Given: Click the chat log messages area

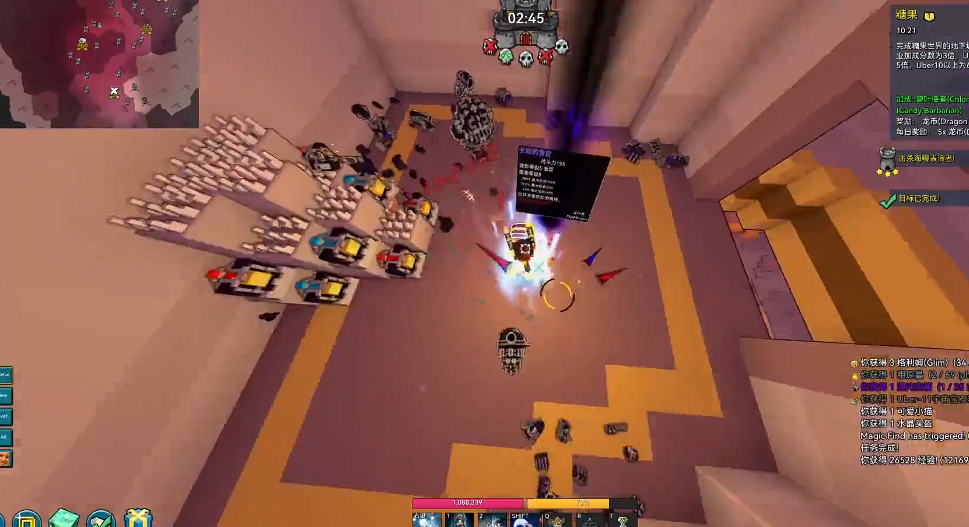Looking at the screenshot, I should pyautogui.click(x=912, y=411).
